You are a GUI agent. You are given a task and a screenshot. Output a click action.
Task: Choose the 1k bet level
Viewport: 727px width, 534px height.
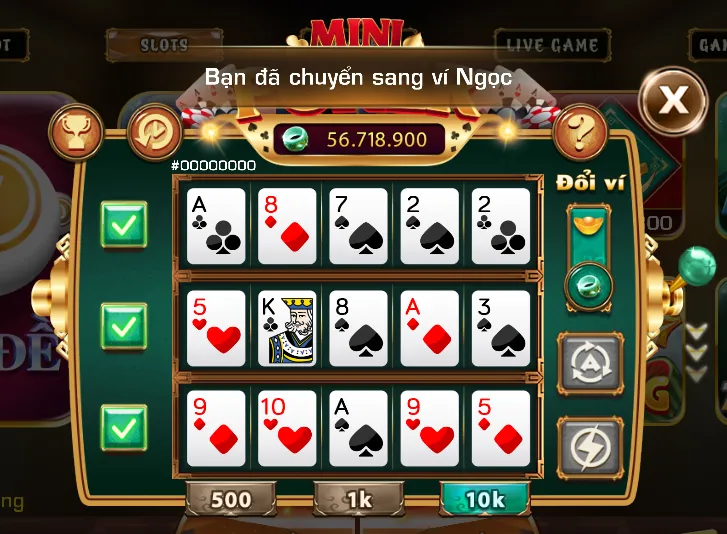(359, 498)
